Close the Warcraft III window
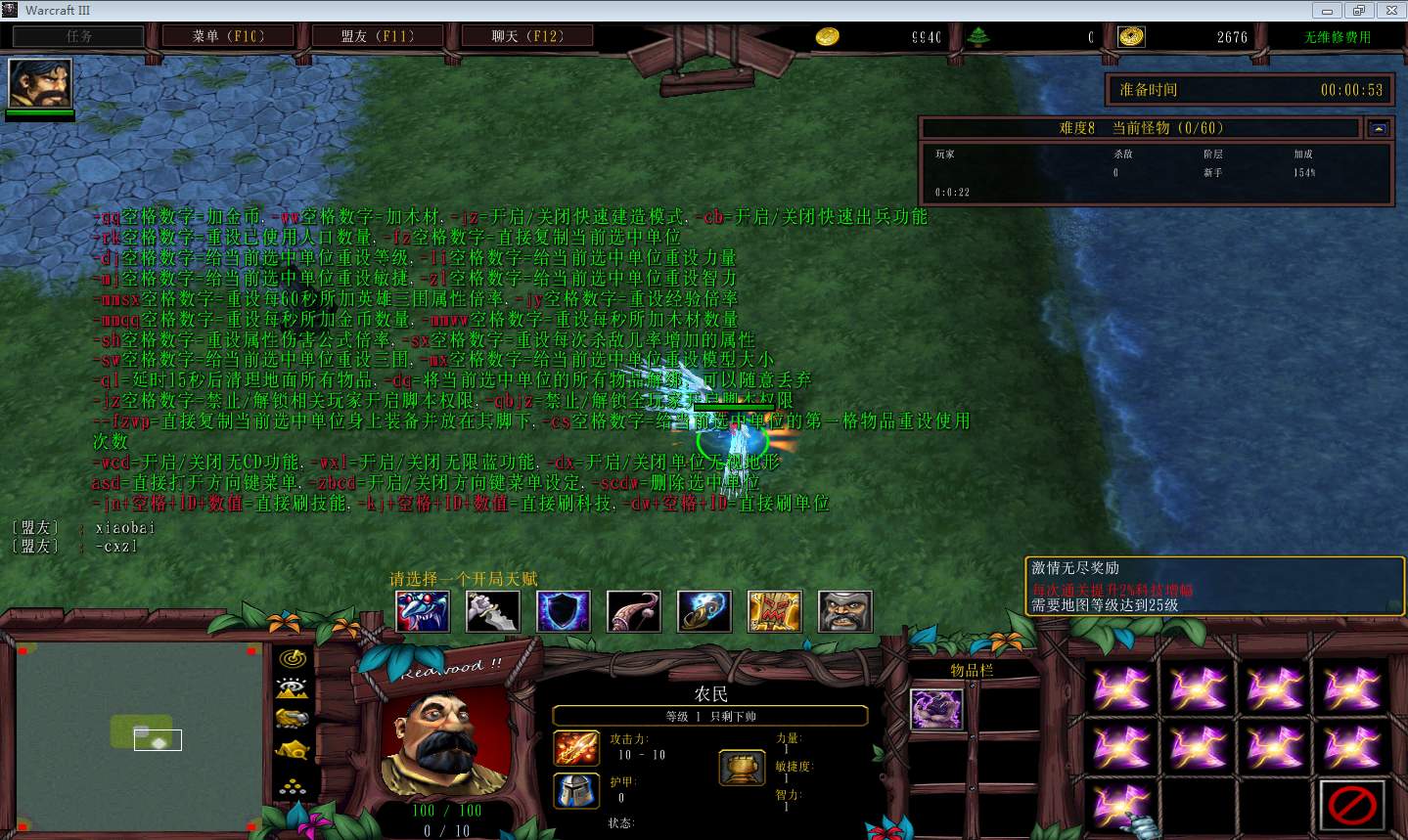 [x=1388, y=11]
